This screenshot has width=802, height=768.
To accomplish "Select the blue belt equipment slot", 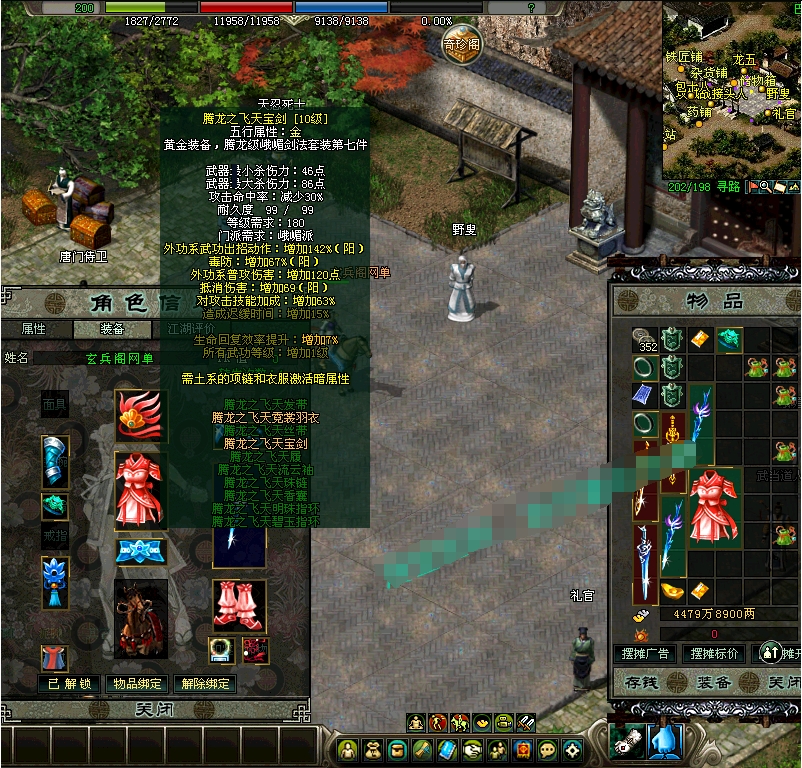I will click(140, 552).
